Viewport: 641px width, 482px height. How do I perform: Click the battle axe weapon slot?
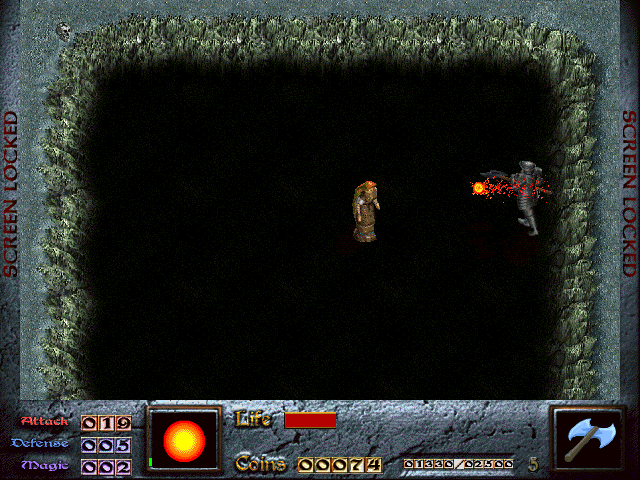pos(588,439)
